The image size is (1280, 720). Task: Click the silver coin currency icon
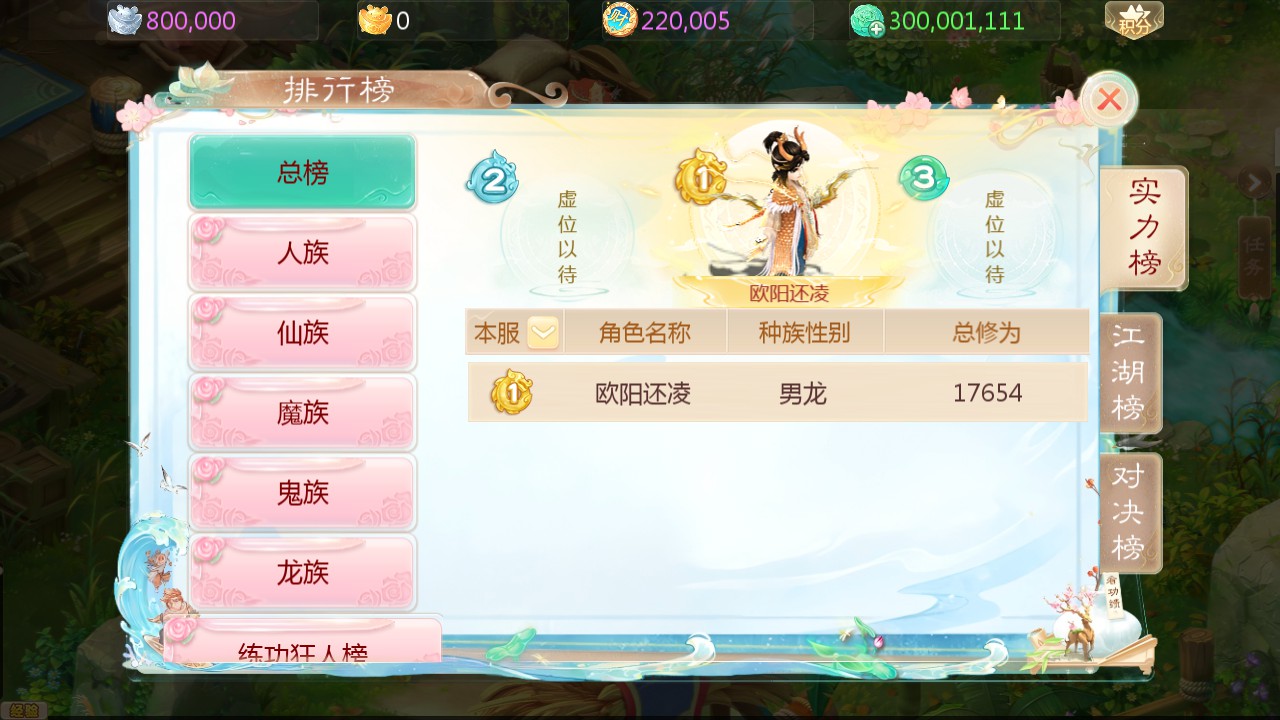[127, 18]
